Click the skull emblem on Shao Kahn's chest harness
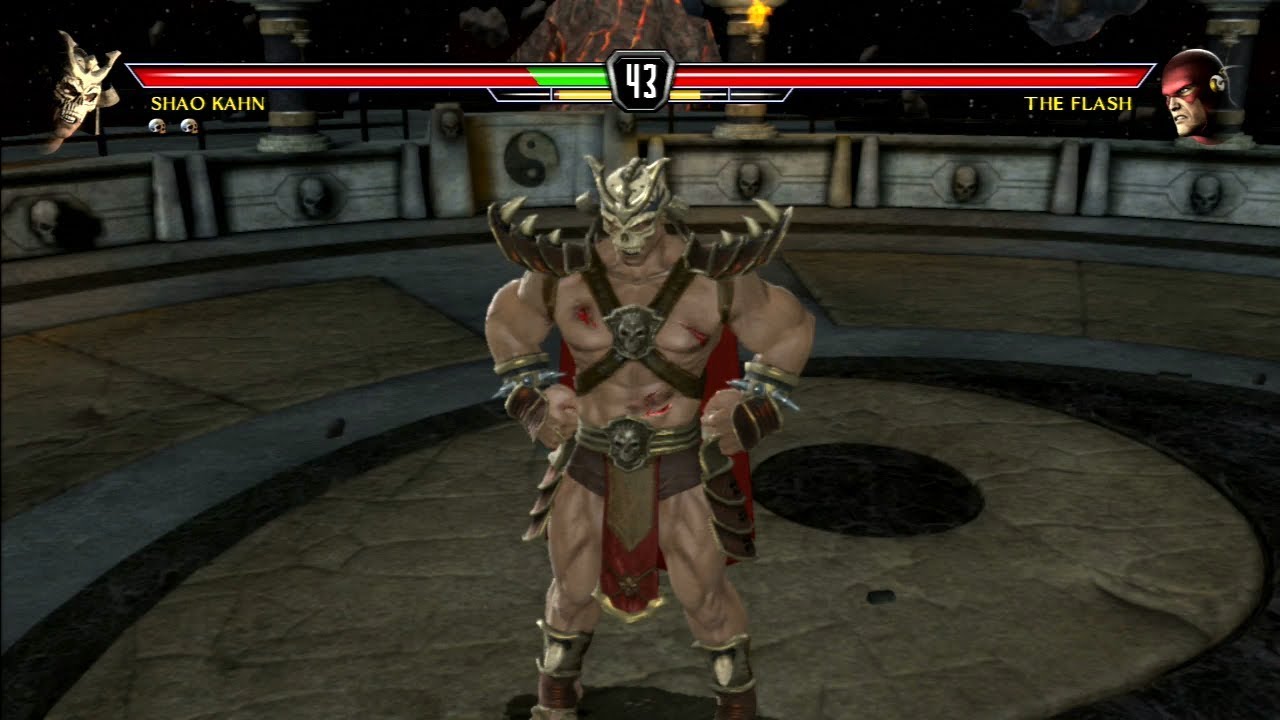 point(632,331)
